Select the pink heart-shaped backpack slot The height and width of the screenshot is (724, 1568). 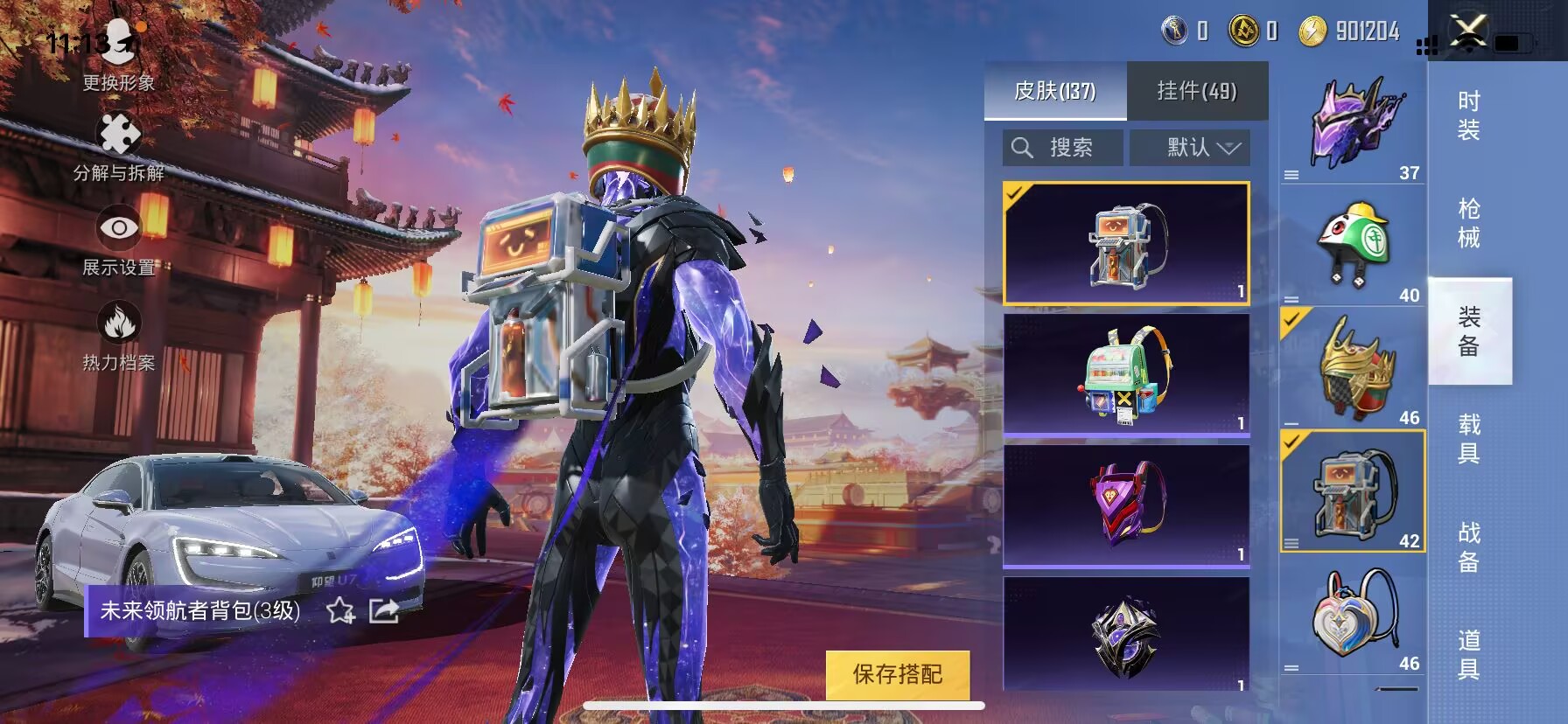coord(1353,616)
